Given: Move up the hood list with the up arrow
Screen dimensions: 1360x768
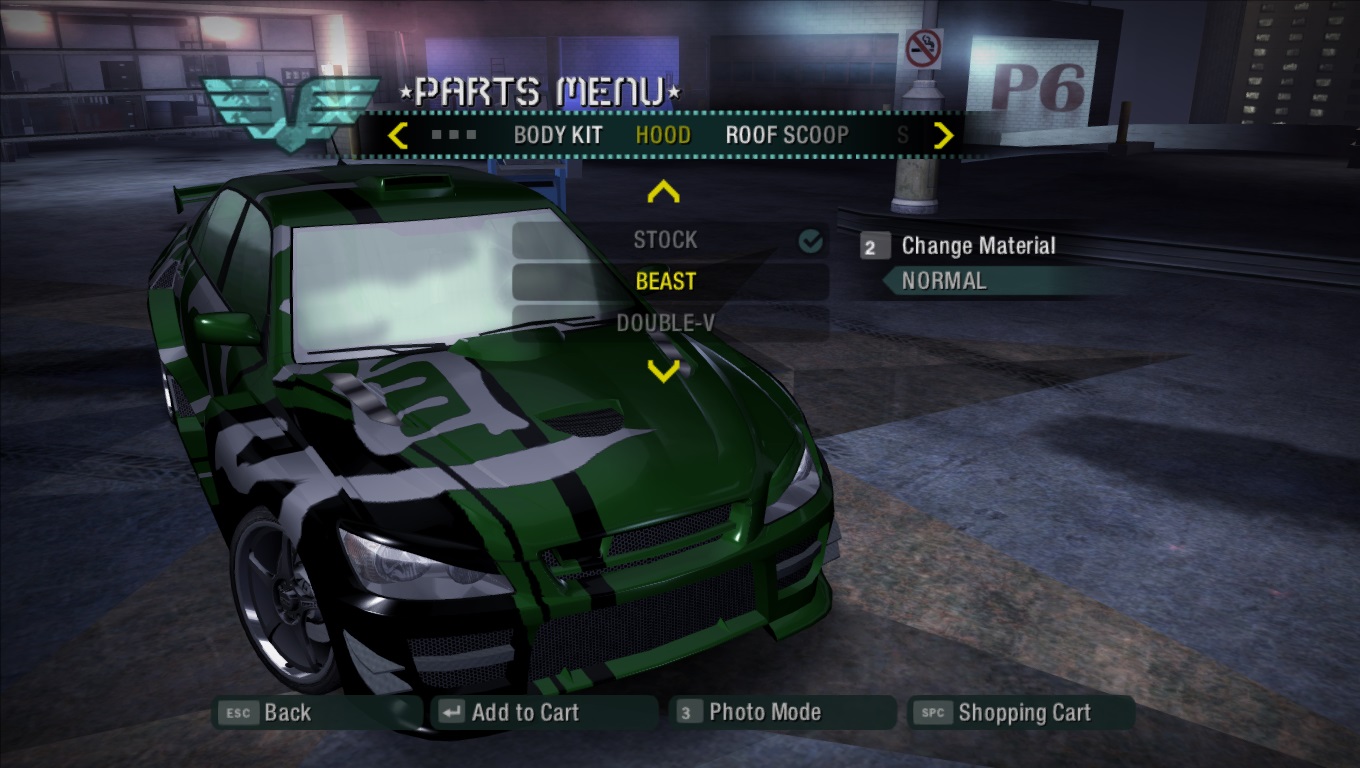Looking at the screenshot, I should [664, 192].
